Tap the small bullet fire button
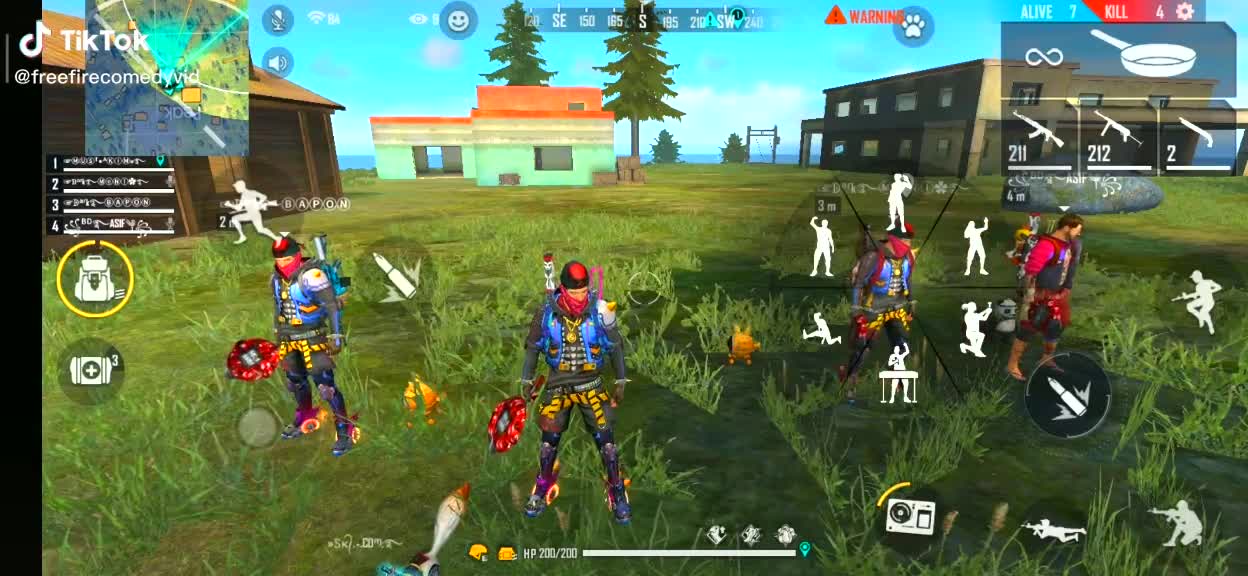 397,275
